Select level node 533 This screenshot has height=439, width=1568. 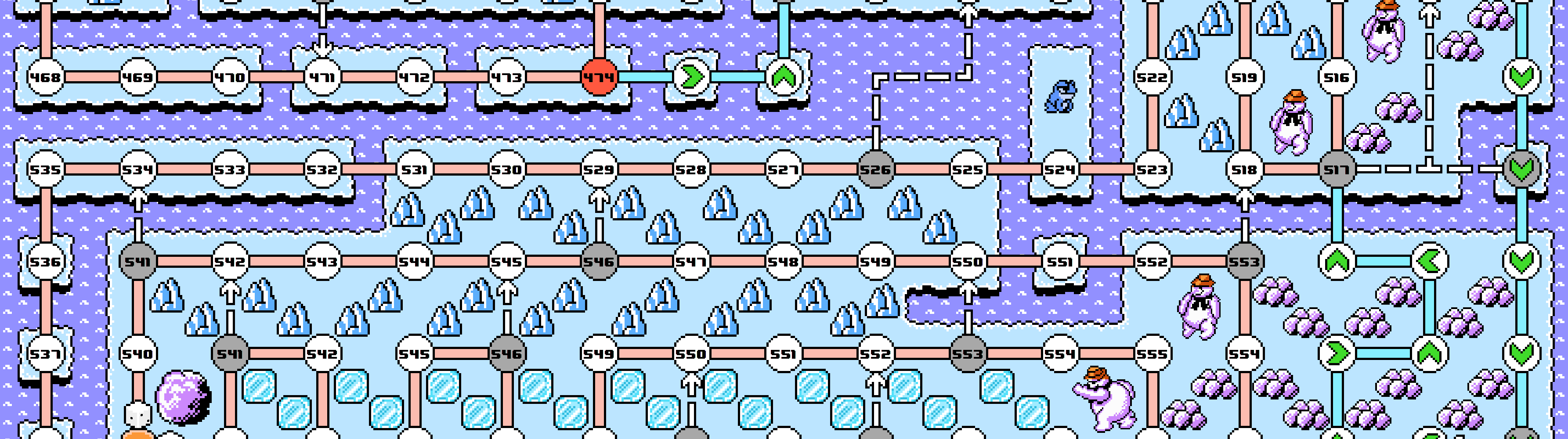click(230, 169)
